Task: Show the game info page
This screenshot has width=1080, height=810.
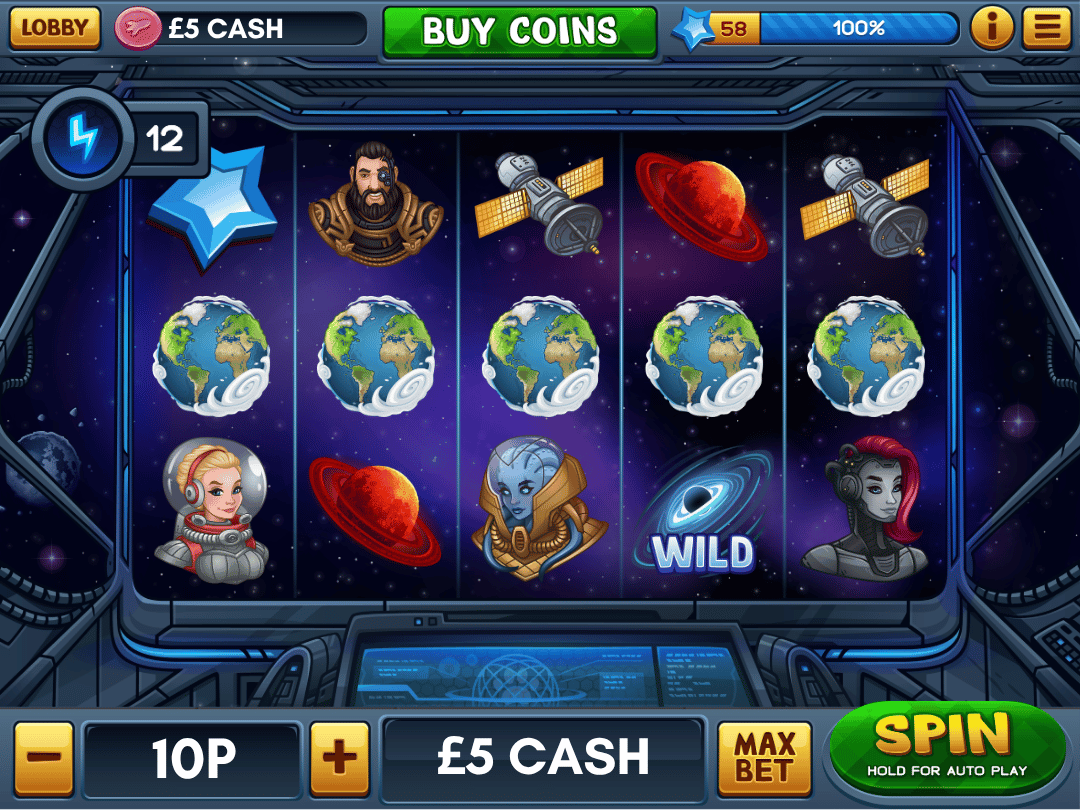Action: click(992, 28)
